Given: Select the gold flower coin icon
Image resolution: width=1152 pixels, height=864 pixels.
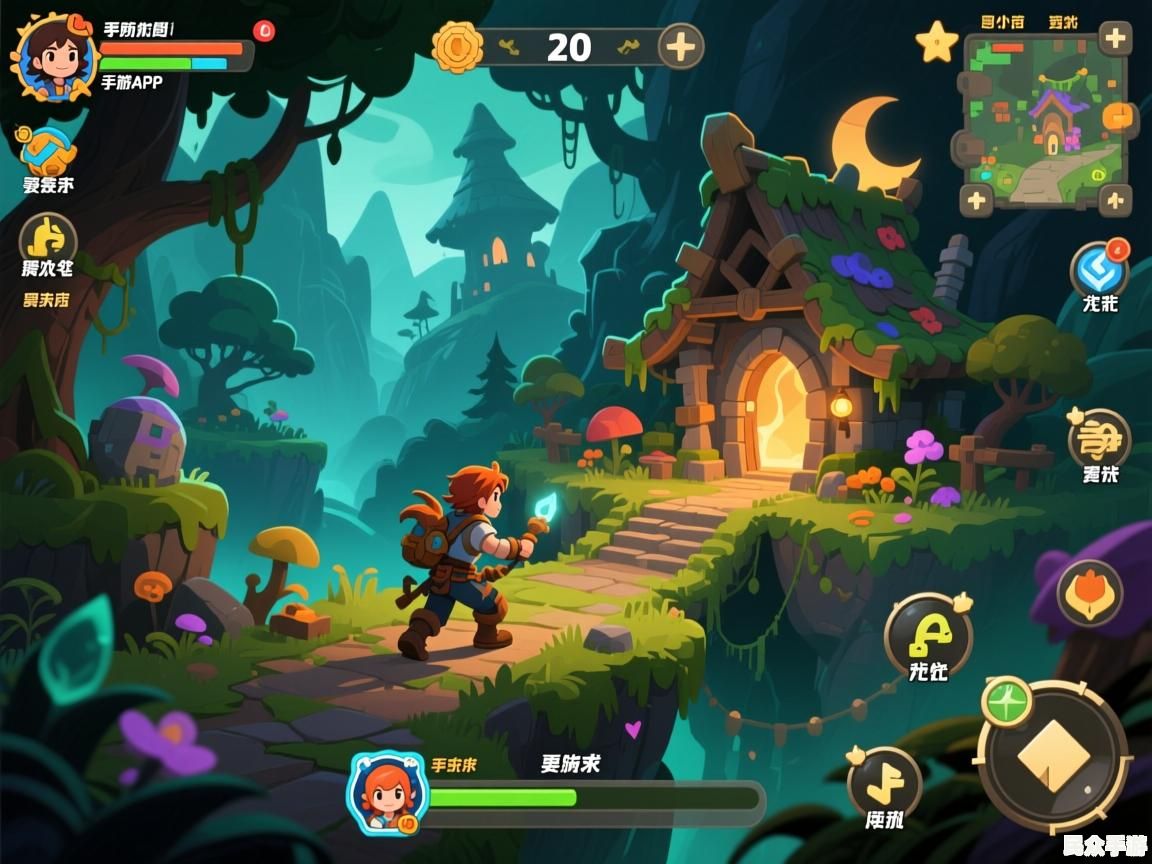Looking at the screenshot, I should 457,46.
